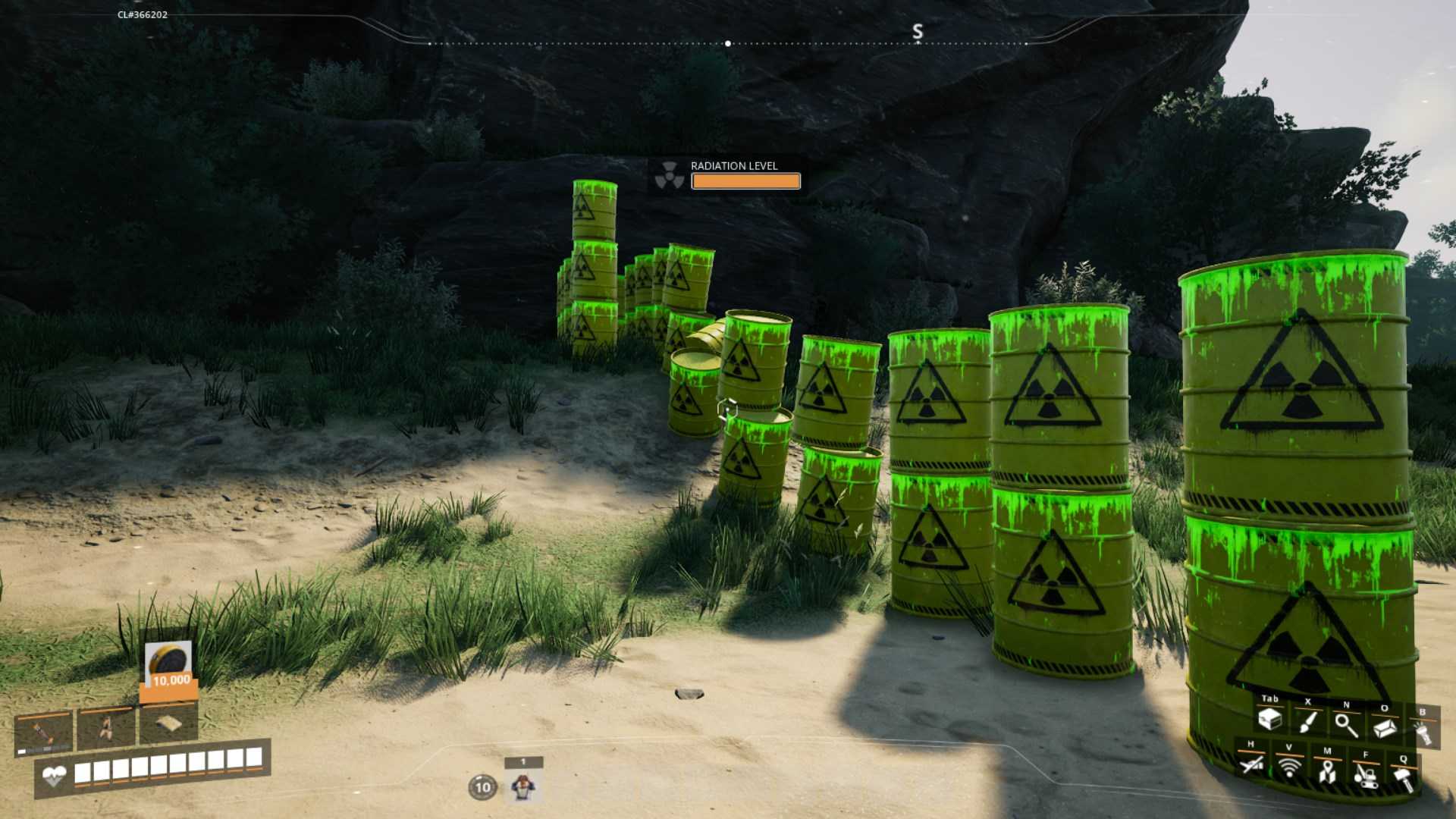The height and width of the screenshot is (819, 1456).
Task: Activate the magnifying glass scan icon
Action: tap(1346, 724)
